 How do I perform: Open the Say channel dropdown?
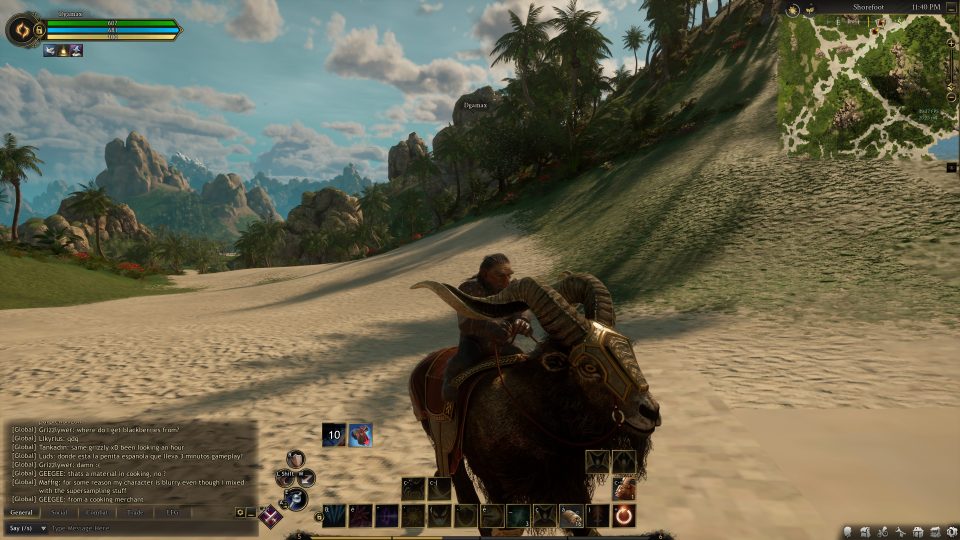click(x=27, y=527)
